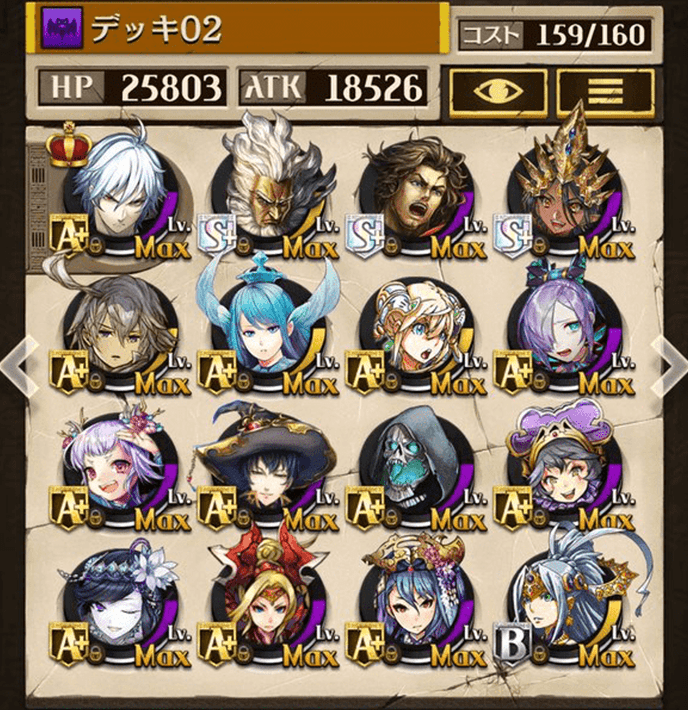Select the crowned white-haired leader card
Image resolution: width=688 pixels, height=710 pixels.
tap(114, 196)
